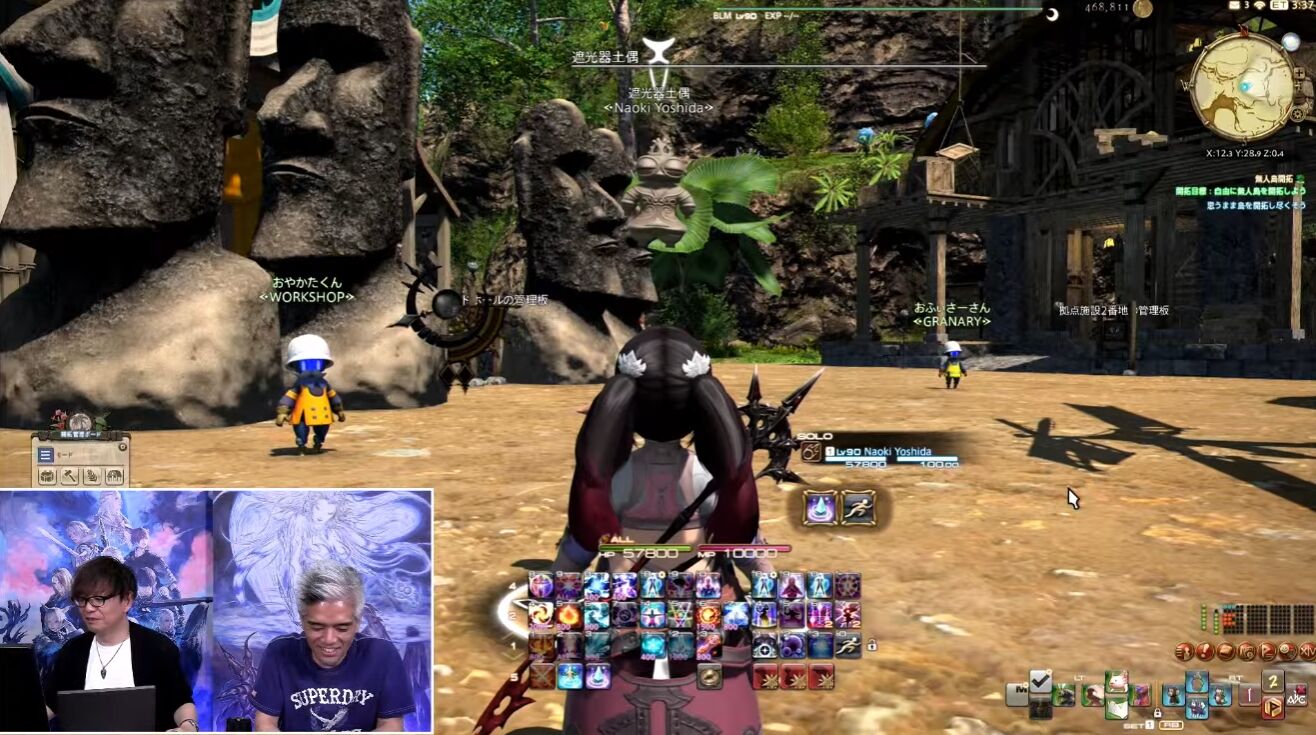Open the red exclamation notification icon
Screen dimensions: 1316x735
pyautogui.click(x=1204, y=651)
